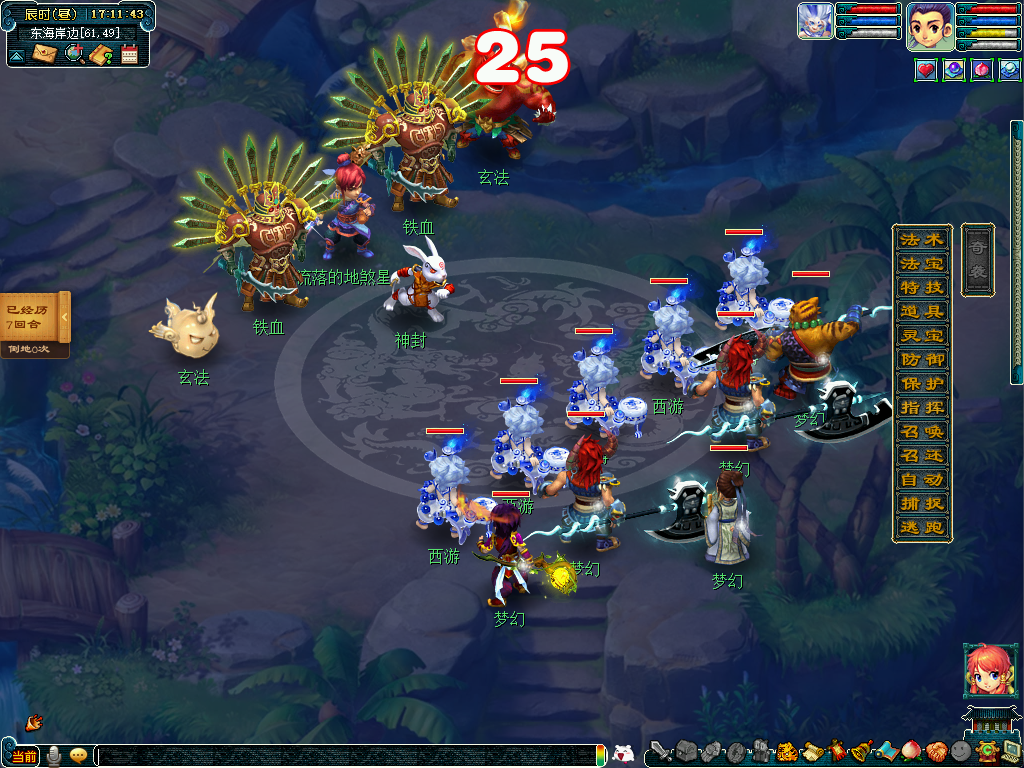Image resolution: width=1024 pixels, height=768 pixels.
Task: Open the 道具 item menu
Action: tap(922, 312)
